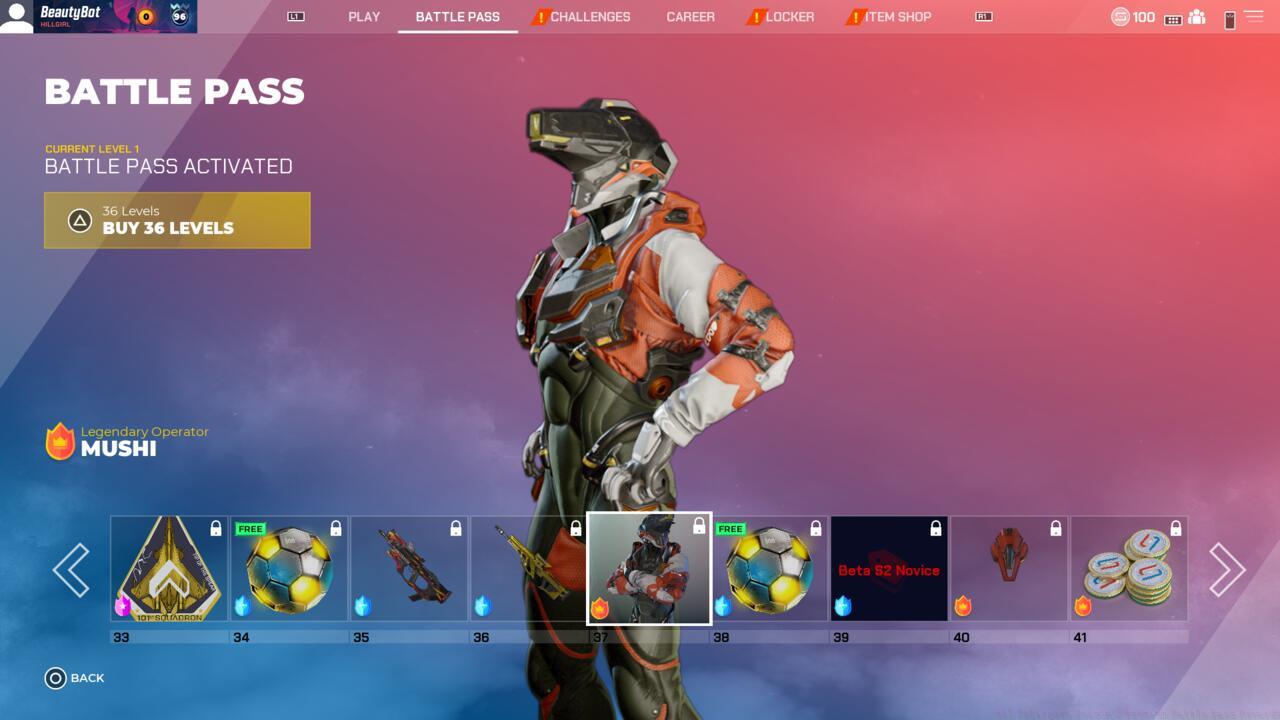Show next battle pass rewards with right arrow
1280x720 pixels.
click(1227, 570)
